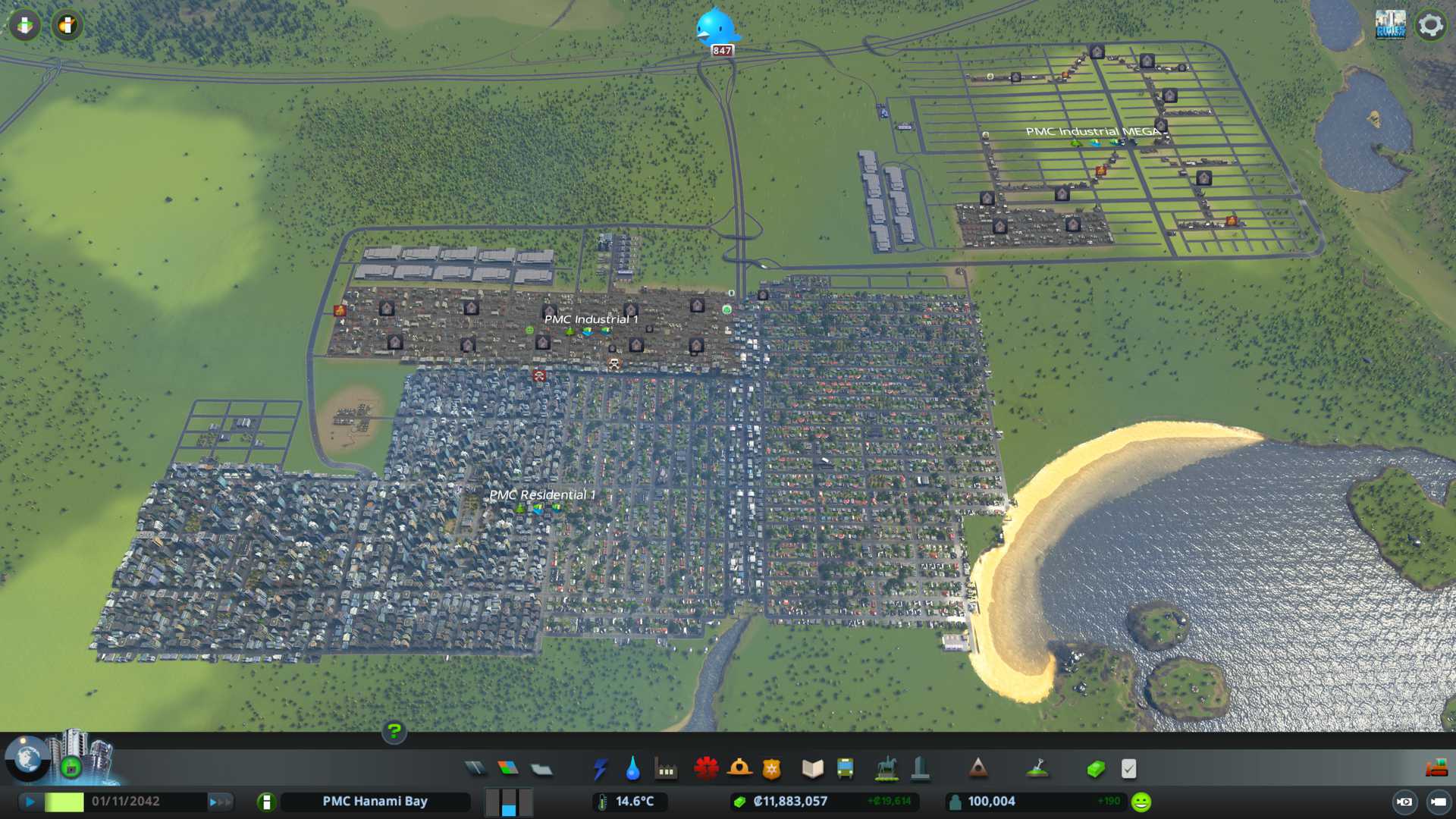Activate the bulldozer tool
The height and width of the screenshot is (819, 1456).
(x=1436, y=769)
